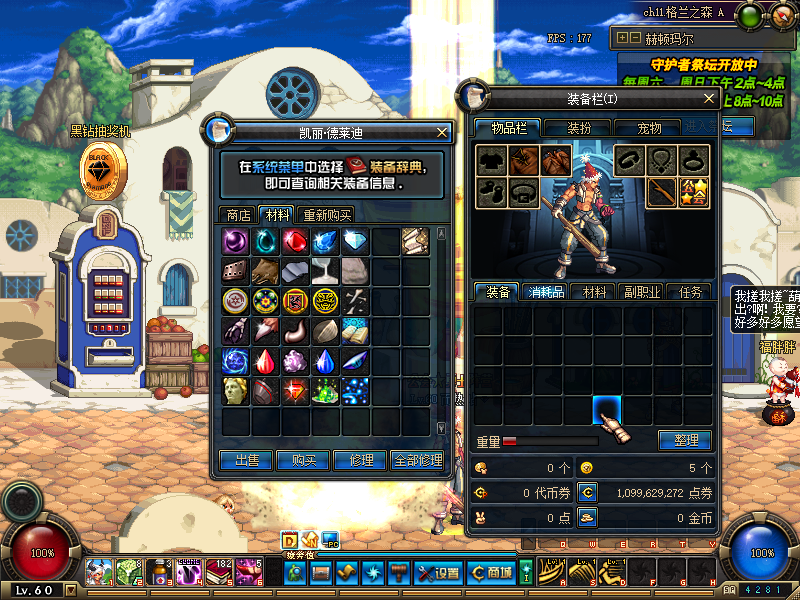Pick the white diamond material in shop
This screenshot has width=800, height=600.
[355, 241]
